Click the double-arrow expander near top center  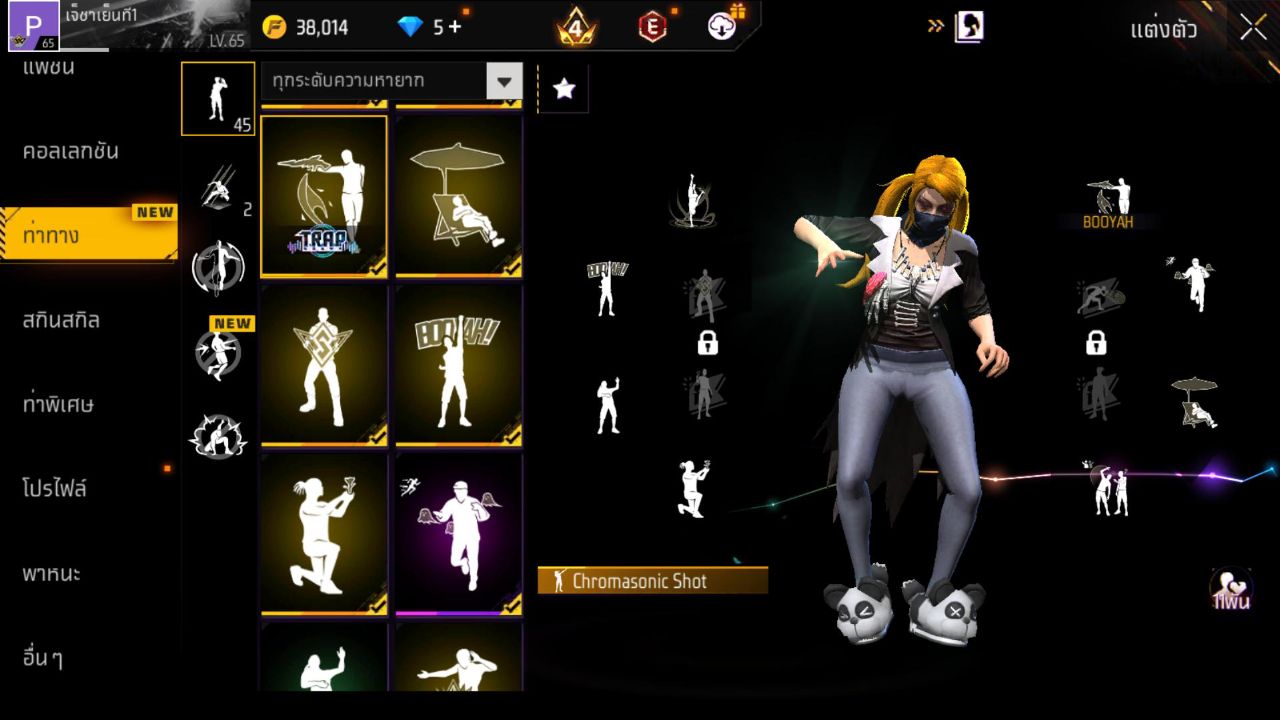(934, 27)
